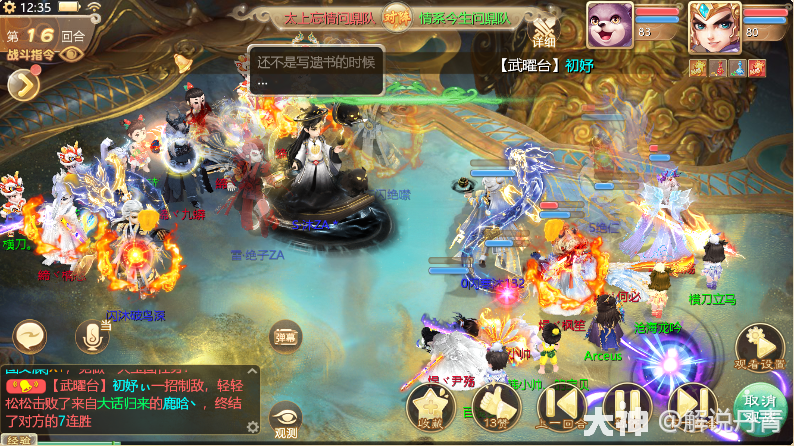Open the chat speech bubble button

click(x=29, y=337)
